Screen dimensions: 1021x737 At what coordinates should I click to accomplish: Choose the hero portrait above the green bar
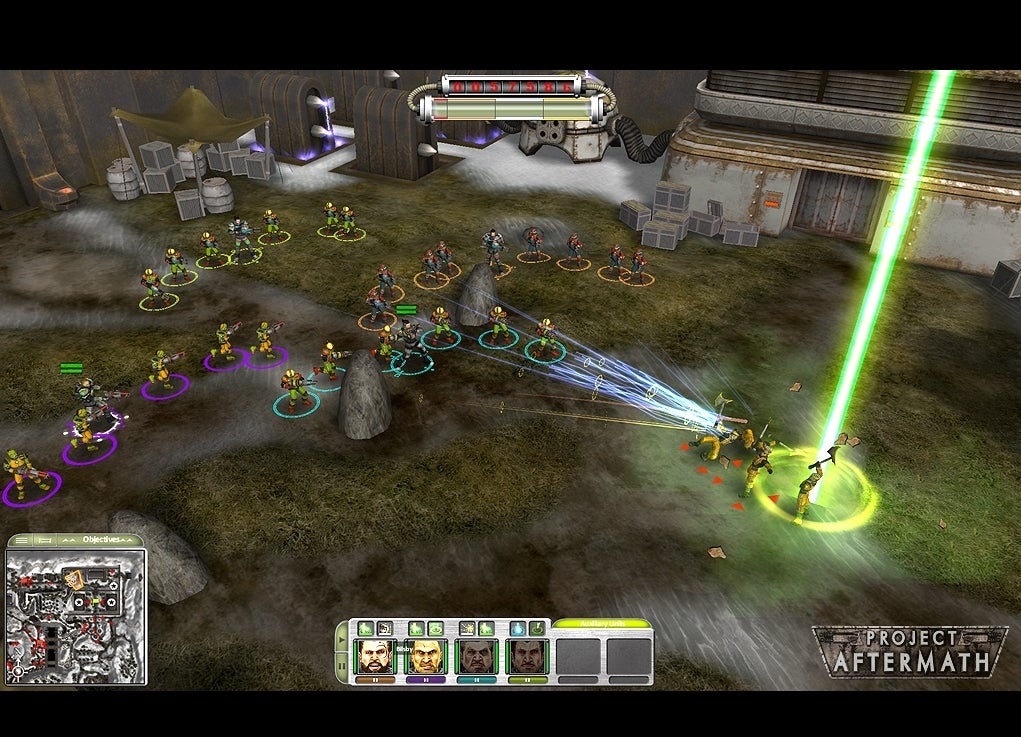(x=527, y=656)
